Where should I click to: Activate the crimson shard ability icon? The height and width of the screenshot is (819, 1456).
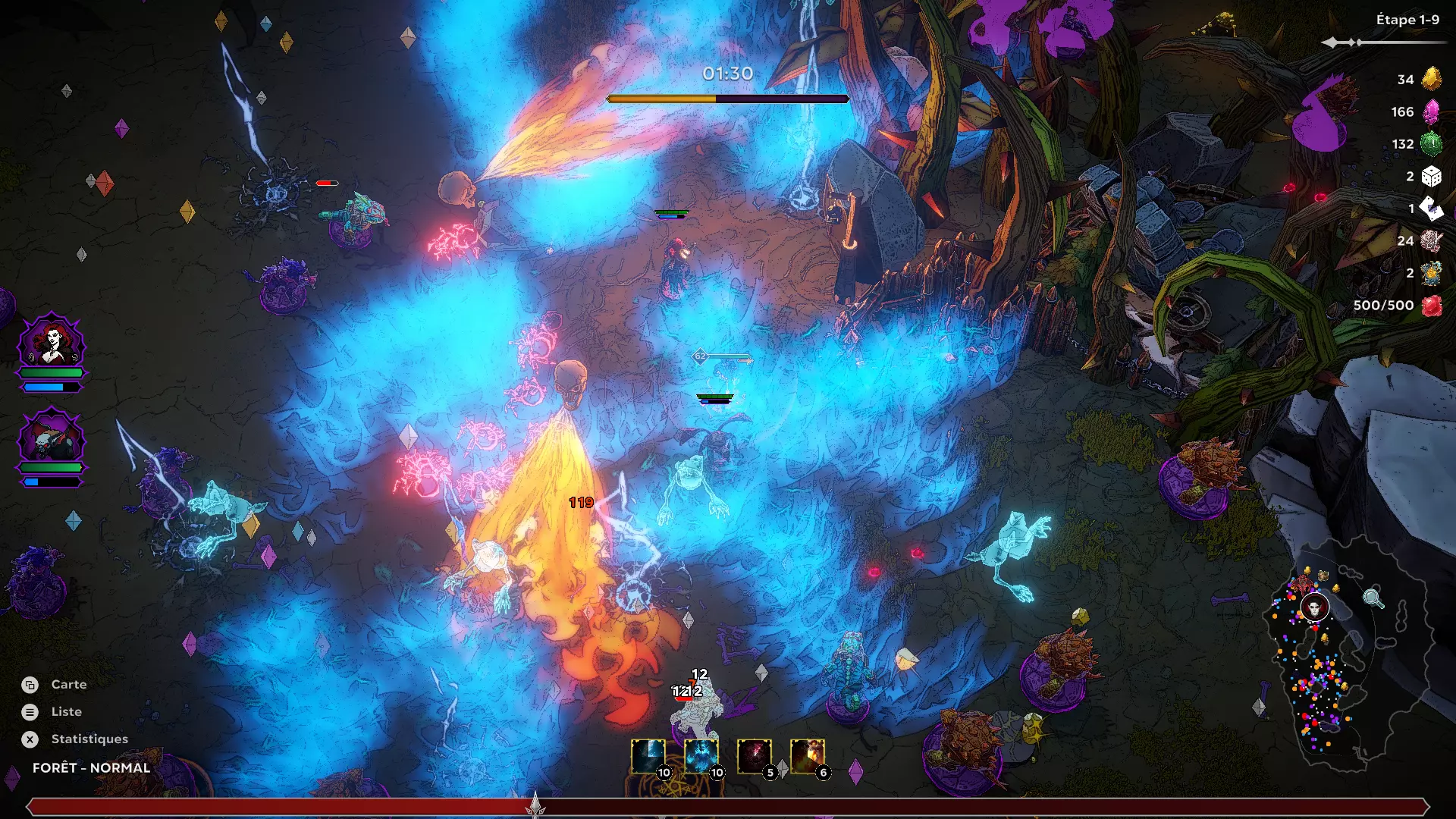click(x=755, y=756)
